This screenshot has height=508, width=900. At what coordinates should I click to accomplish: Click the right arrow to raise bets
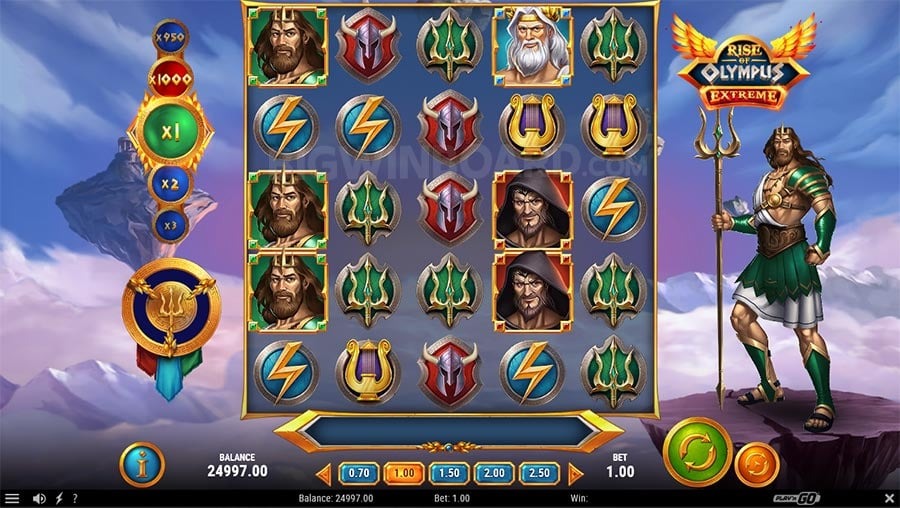(576, 474)
